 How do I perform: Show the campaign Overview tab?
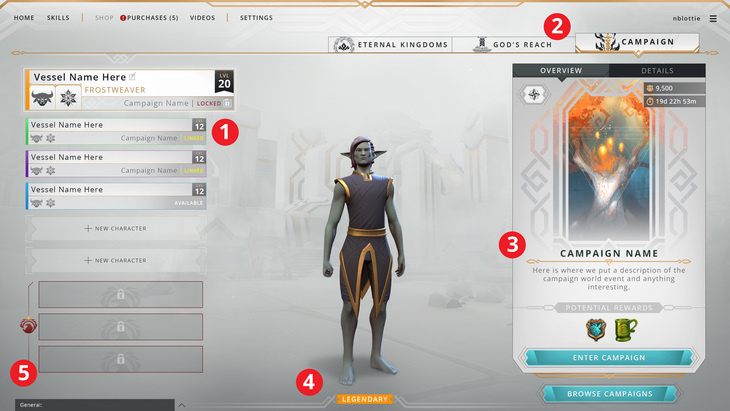pyautogui.click(x=561, y=71)
